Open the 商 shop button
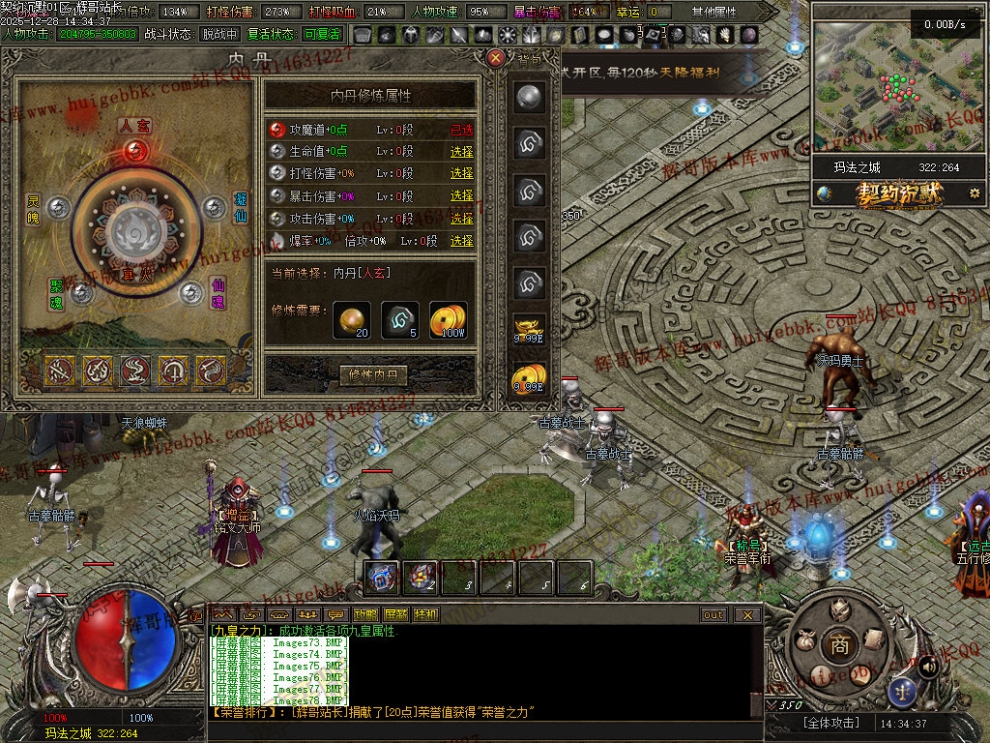This screenshot has height=743, width=990. point(840,647)
